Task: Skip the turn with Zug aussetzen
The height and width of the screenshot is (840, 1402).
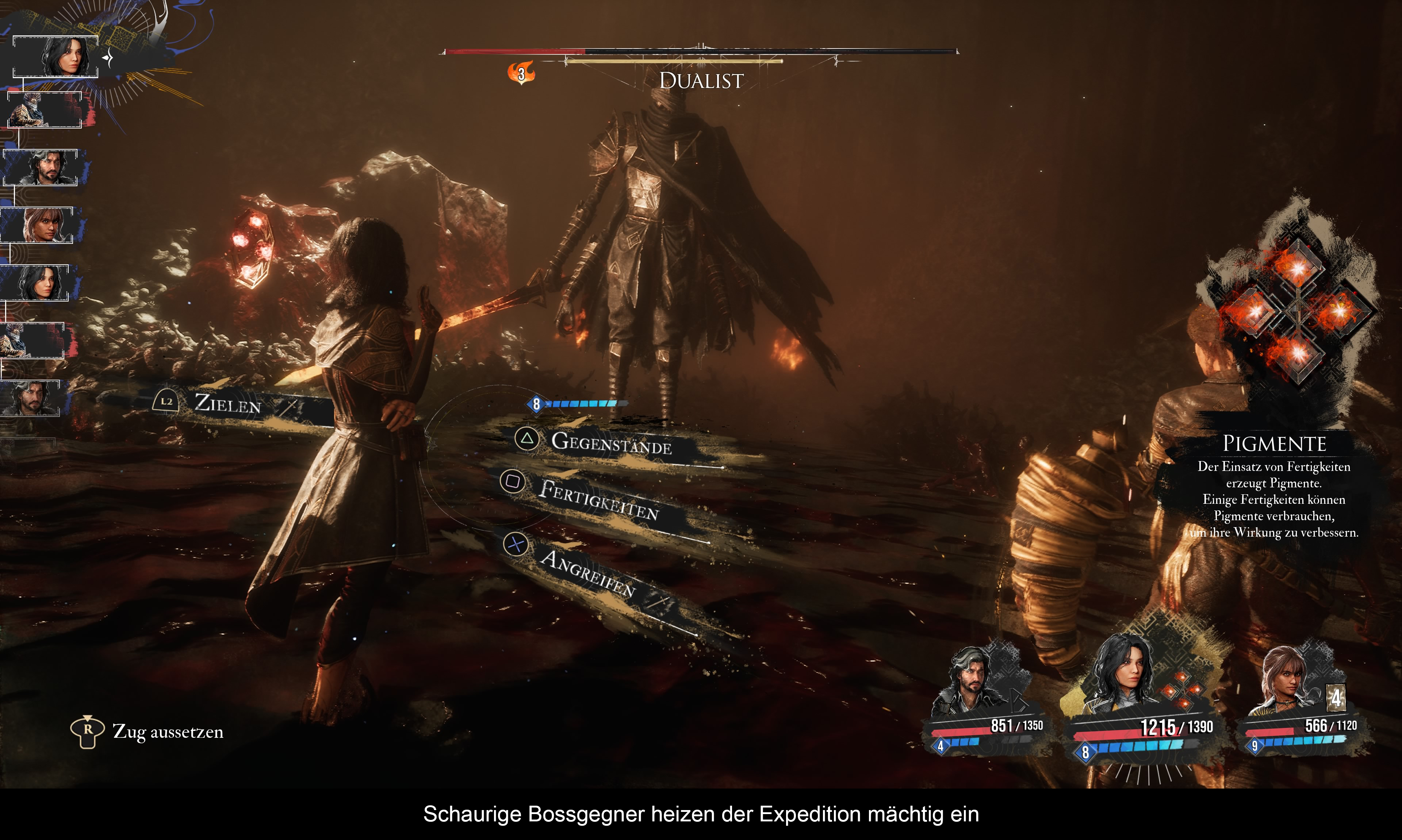Action: pos(168,732)
